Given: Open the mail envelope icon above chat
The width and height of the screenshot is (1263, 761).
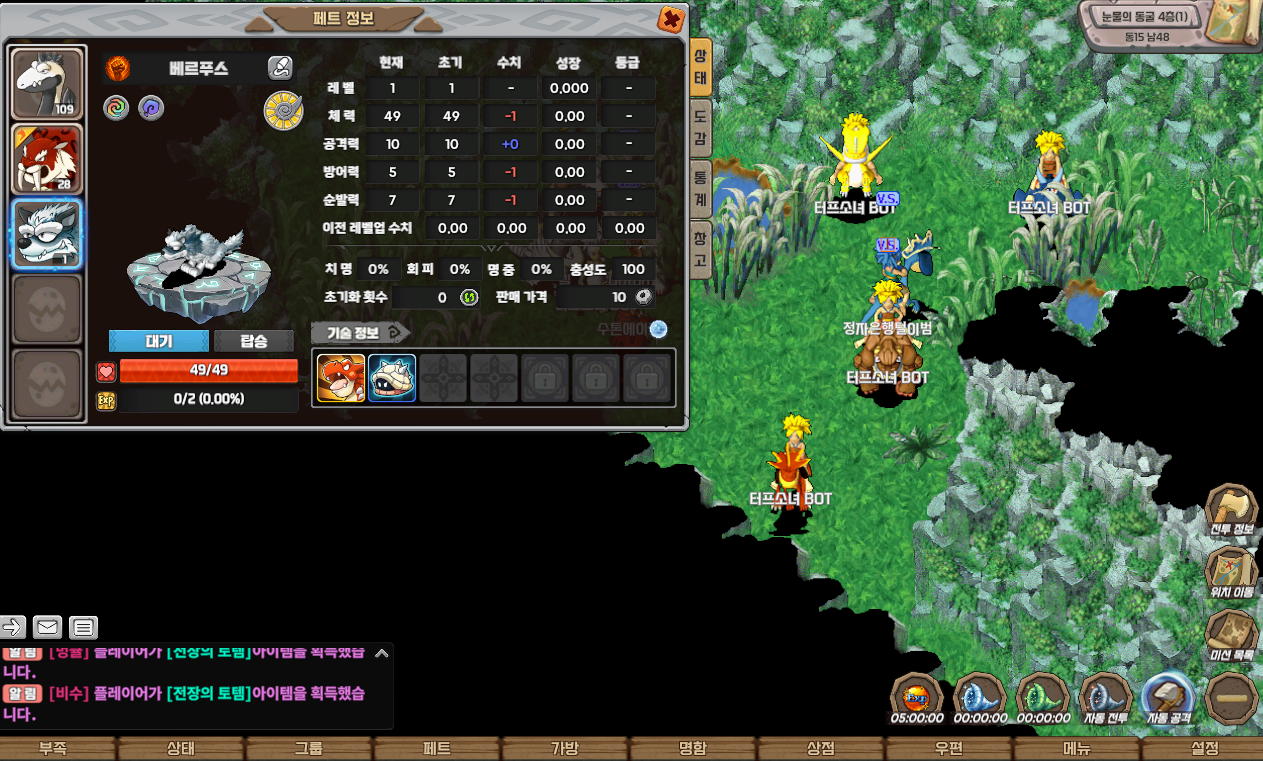Looking at the screenshot, I should click(47, 627).
